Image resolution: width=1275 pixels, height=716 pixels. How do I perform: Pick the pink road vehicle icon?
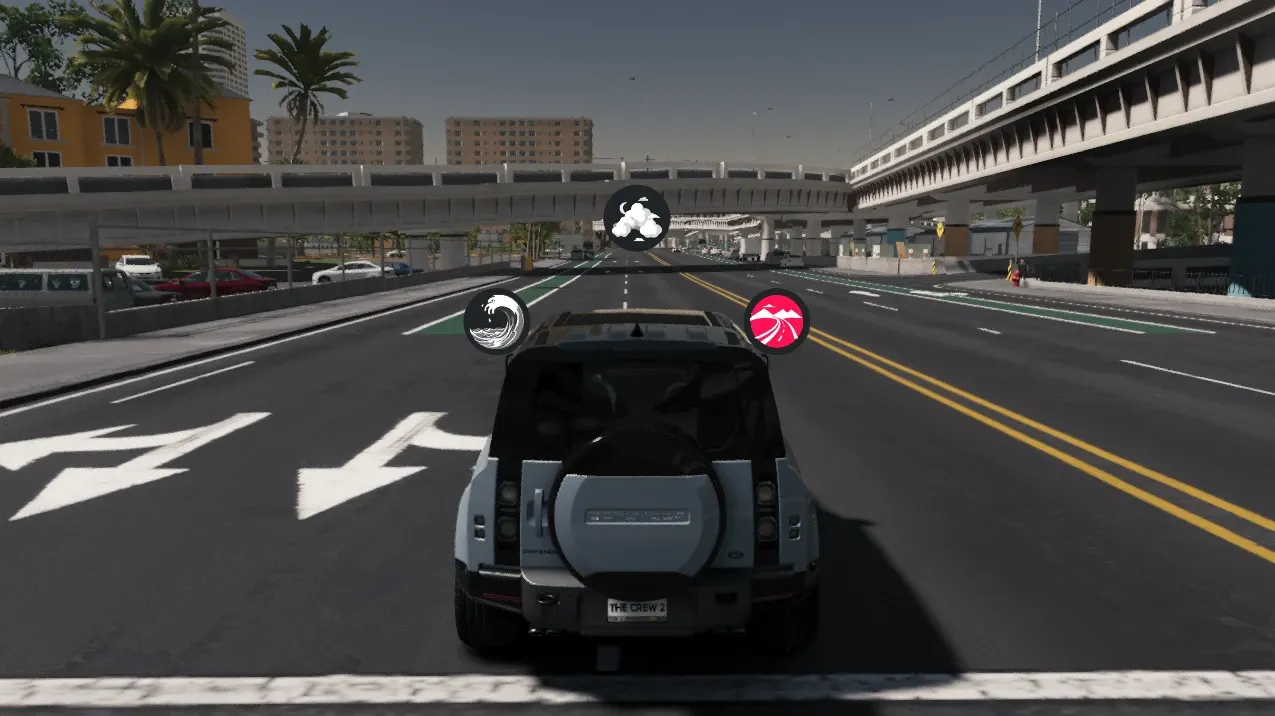point(776,321)
